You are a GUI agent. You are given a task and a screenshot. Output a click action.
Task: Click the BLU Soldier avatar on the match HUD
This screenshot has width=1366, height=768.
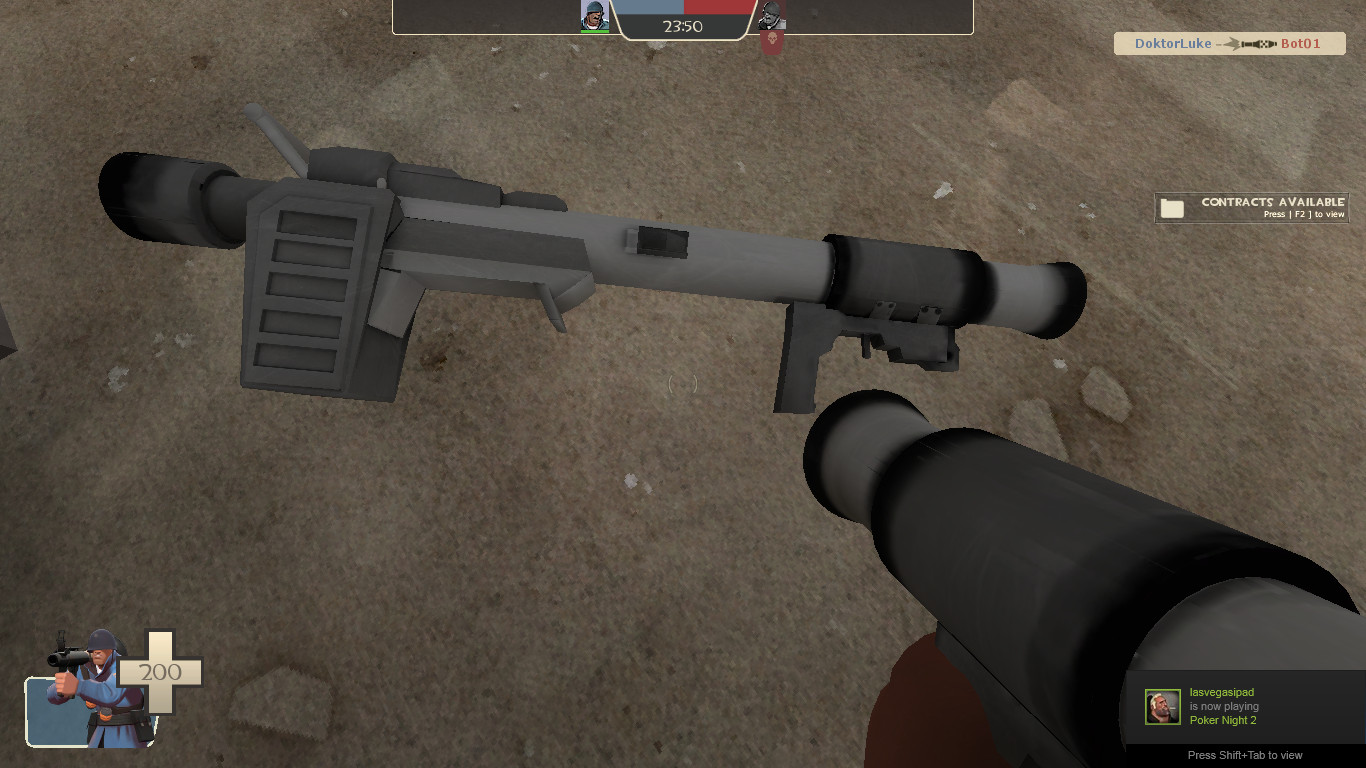(x=595, y=13)
